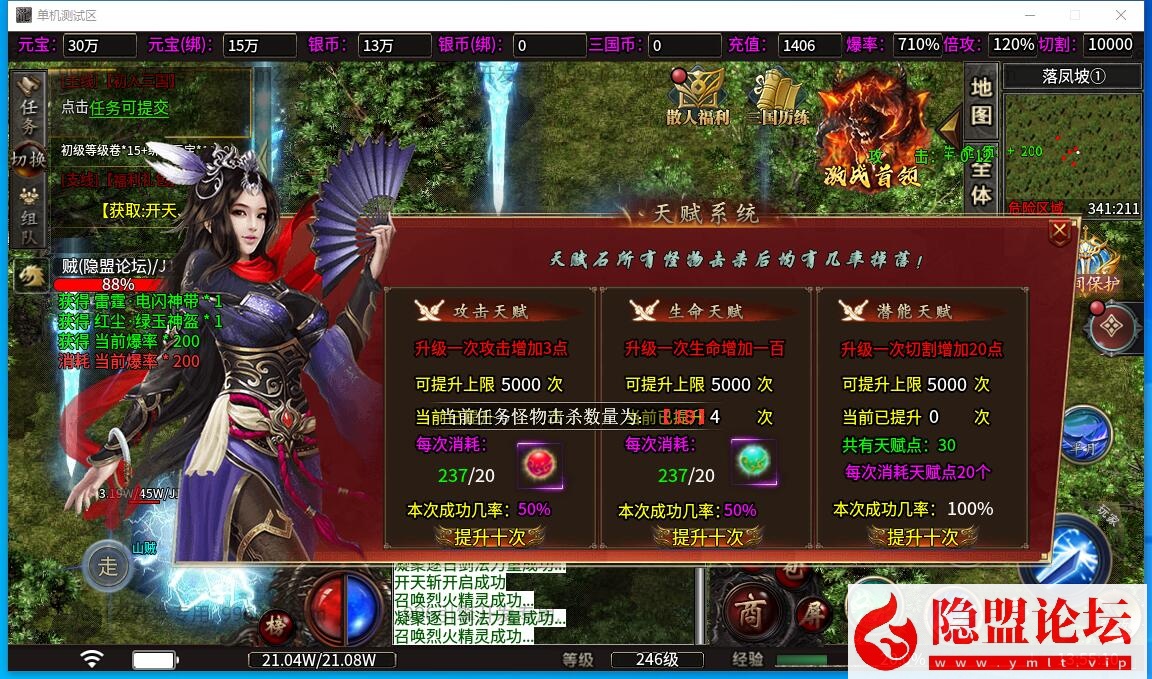This screenshot has height=679, width=1152.
Task: Close the 天赋系统 talent panel
Action: point(1059,232)
